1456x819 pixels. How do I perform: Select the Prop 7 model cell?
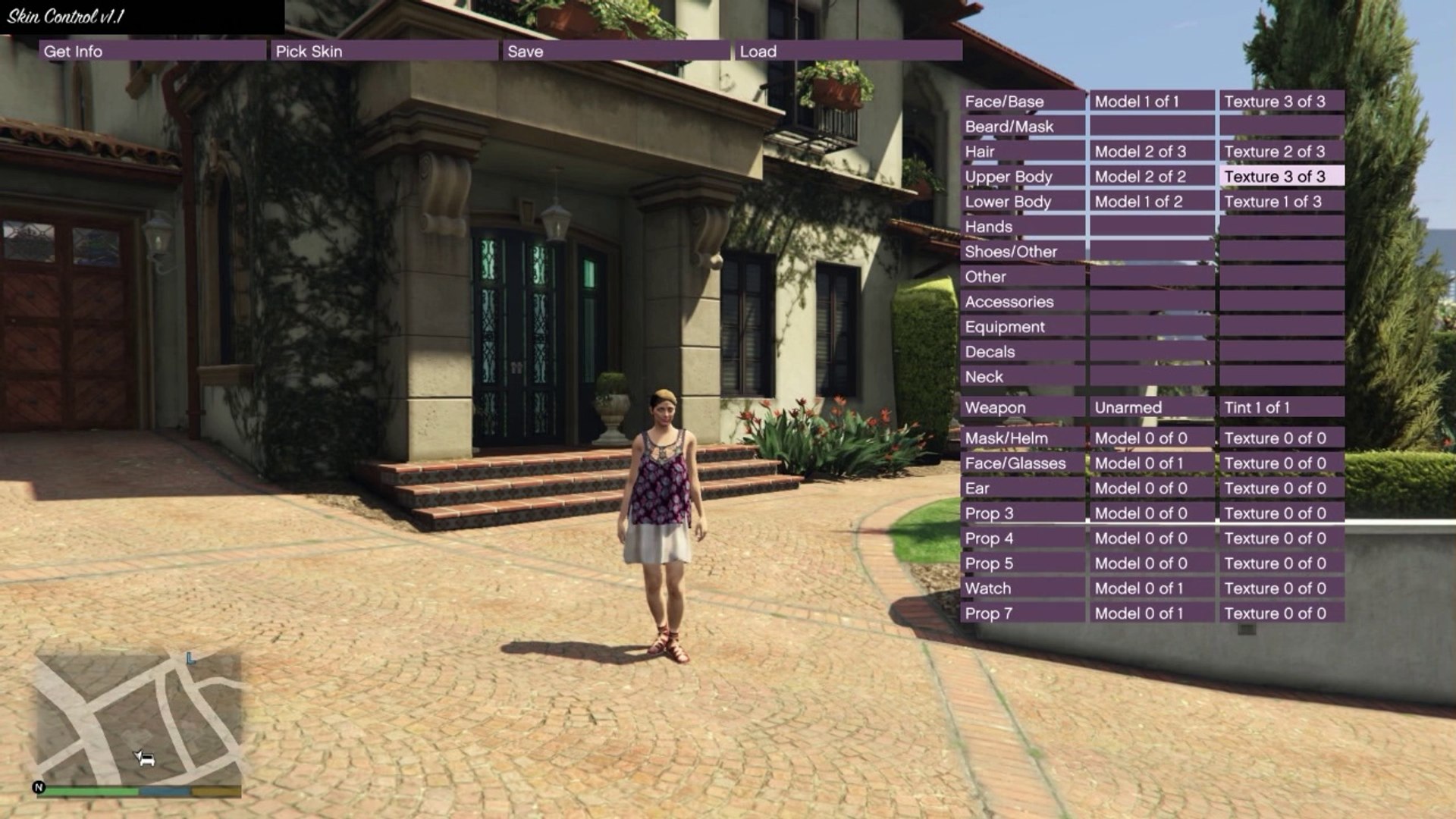1152,613
